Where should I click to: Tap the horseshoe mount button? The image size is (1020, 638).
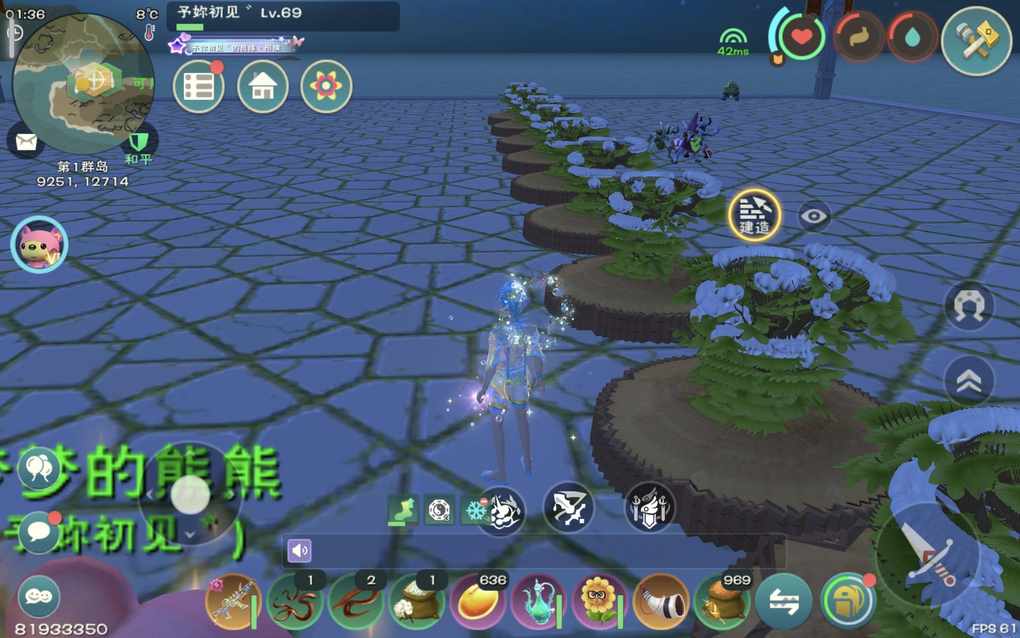(968, 306)
